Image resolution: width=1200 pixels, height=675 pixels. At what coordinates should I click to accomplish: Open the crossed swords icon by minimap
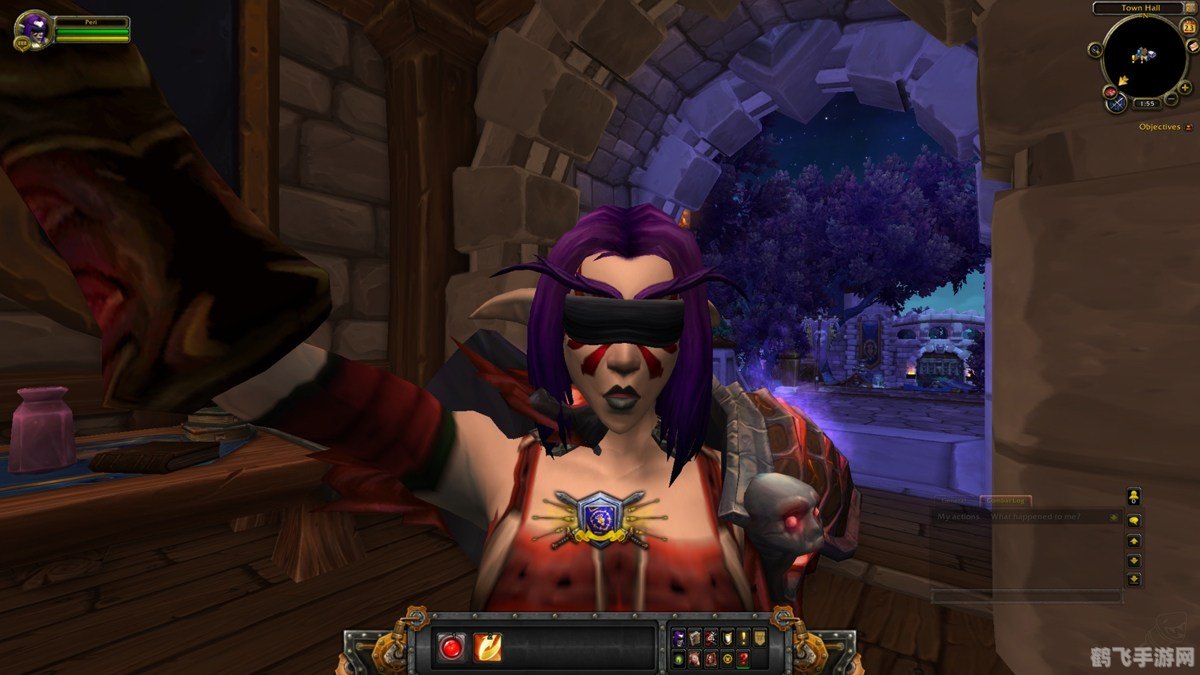pyautogui.click(x=1118, y=102)
